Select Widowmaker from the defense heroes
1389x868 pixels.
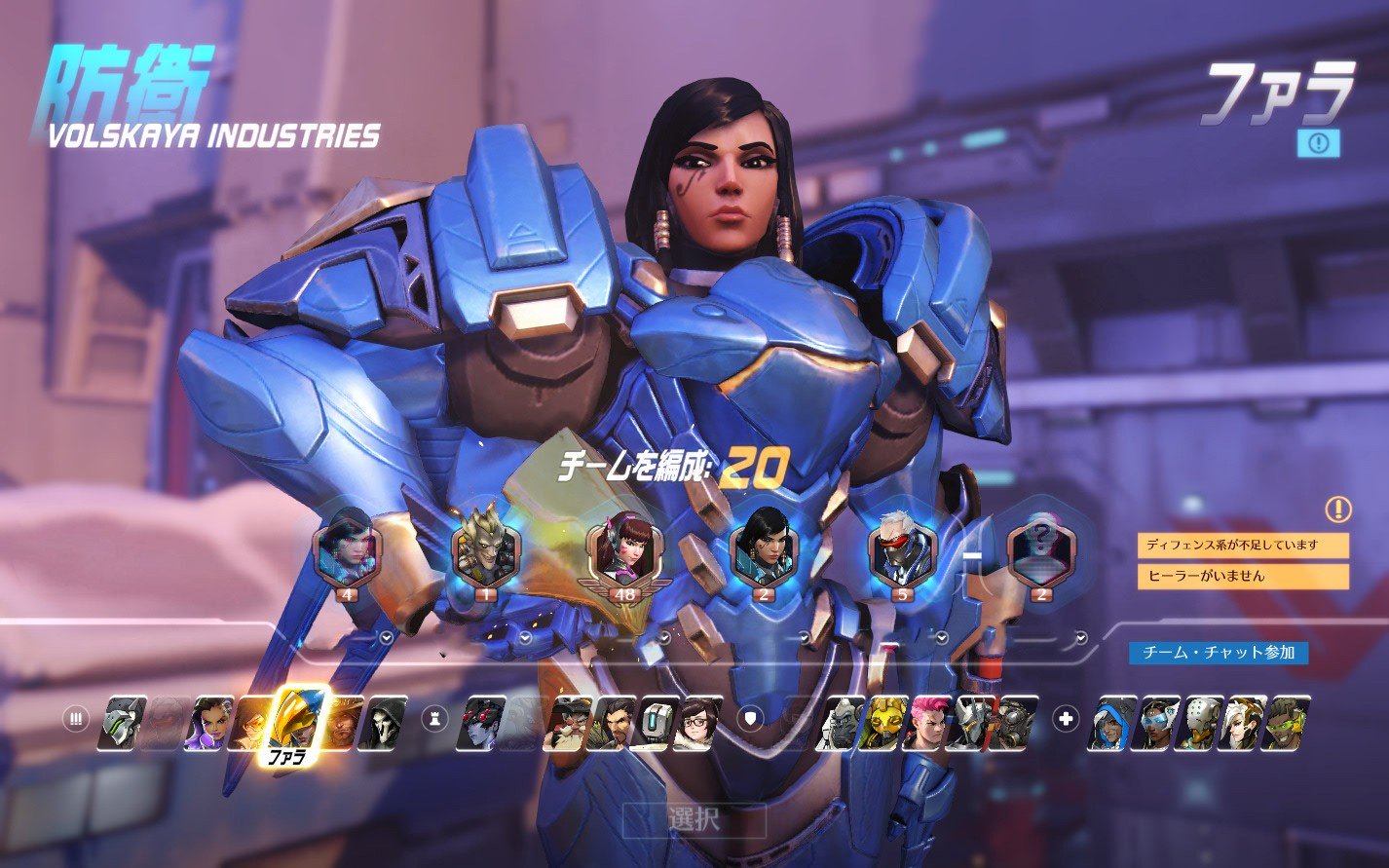485,722
